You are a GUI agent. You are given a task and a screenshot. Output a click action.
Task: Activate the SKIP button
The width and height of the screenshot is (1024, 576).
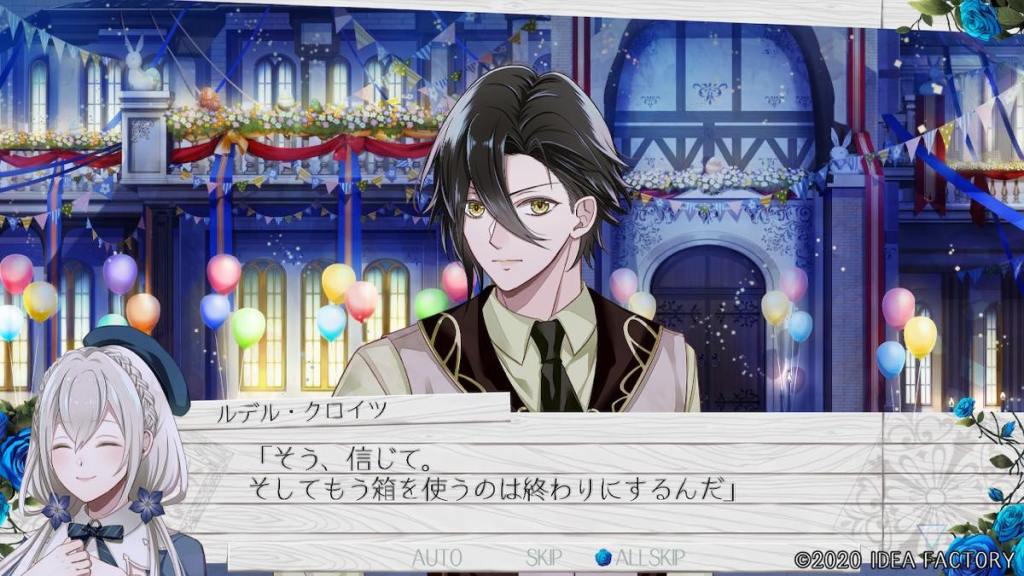[543, 557]
